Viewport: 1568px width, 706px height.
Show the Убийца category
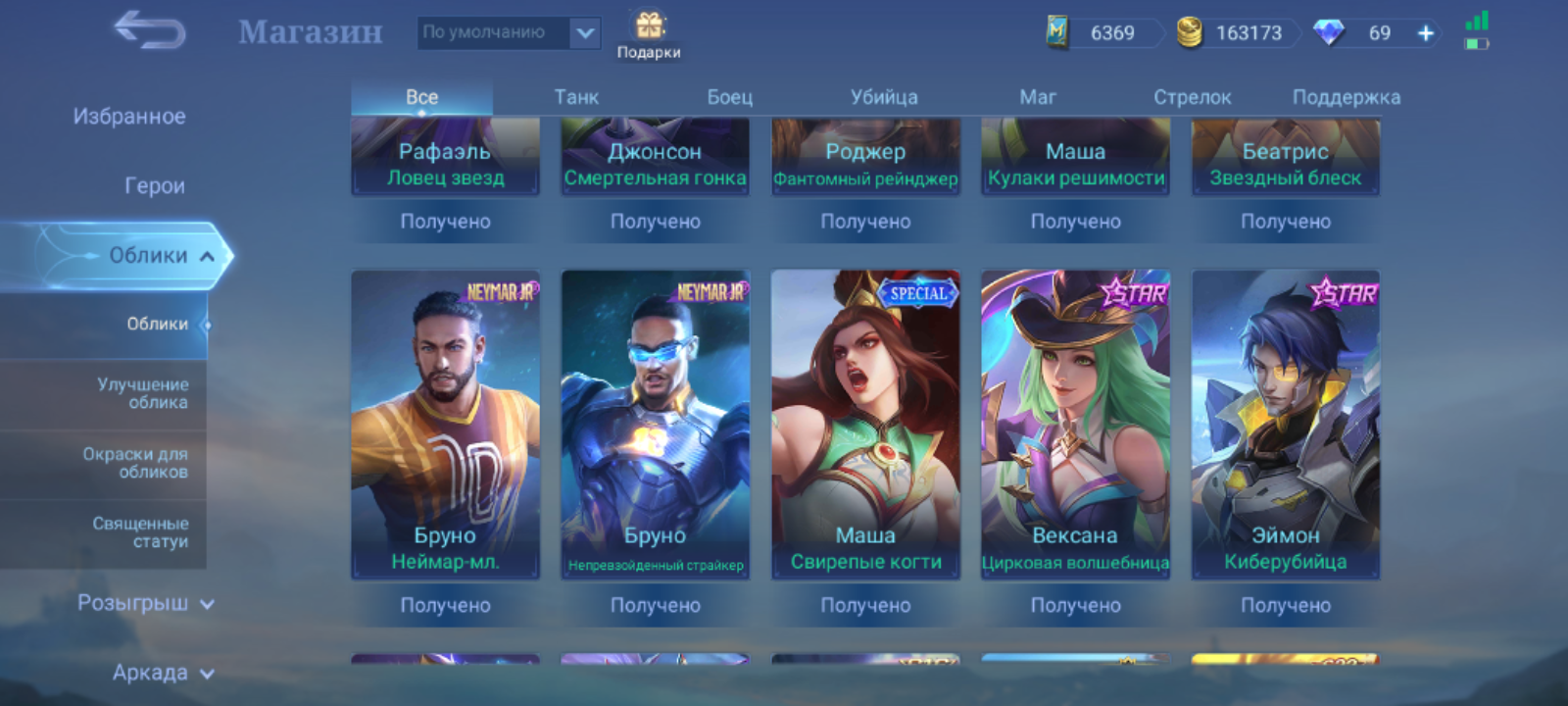point(884,97)
